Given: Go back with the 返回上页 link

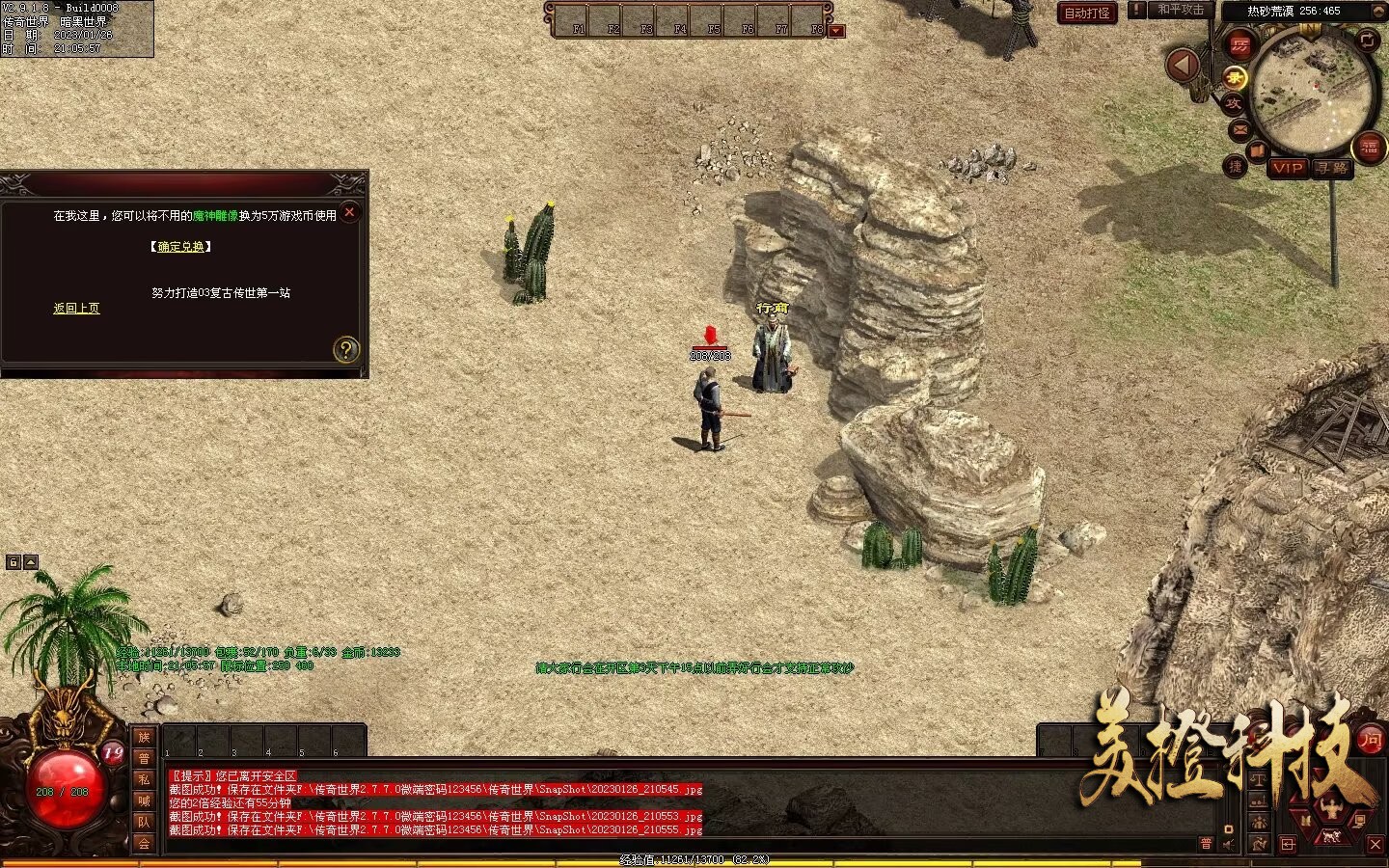Looking at the screenshot, I should tap(76, 309).
